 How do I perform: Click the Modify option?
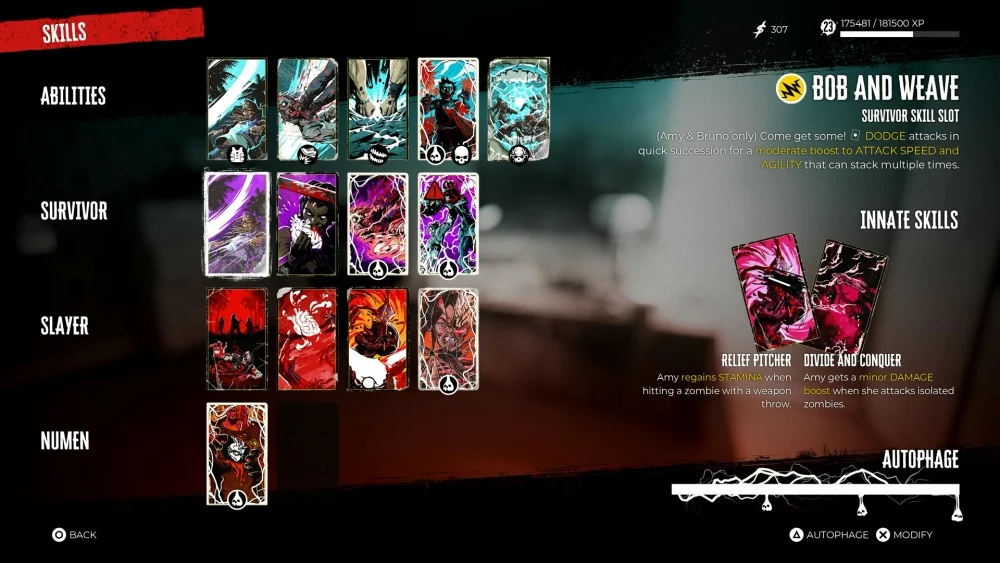pyautogui.click(x=904, y=535)
